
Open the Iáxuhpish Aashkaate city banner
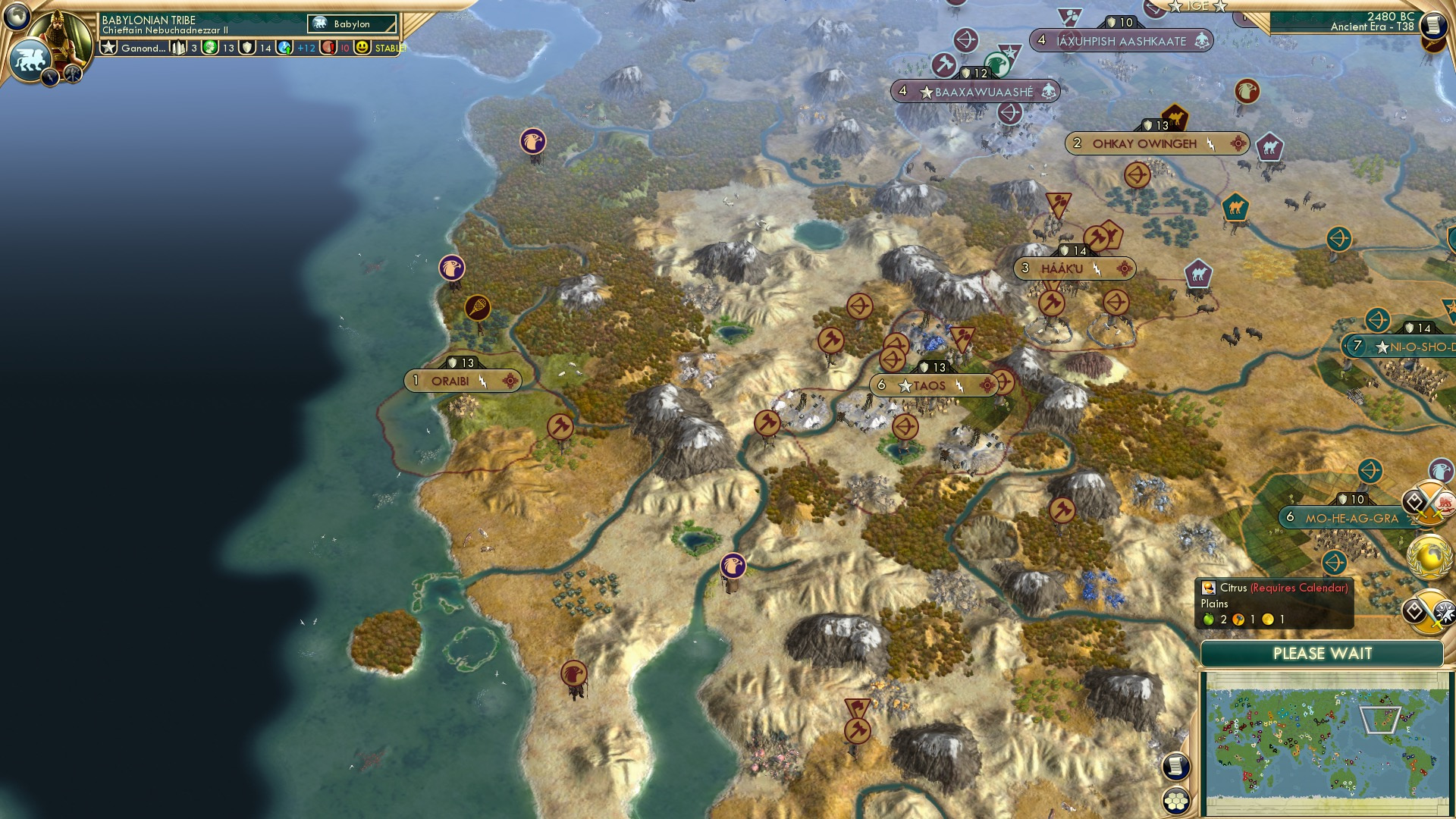pyautogui.click(x=1121, y=41)
